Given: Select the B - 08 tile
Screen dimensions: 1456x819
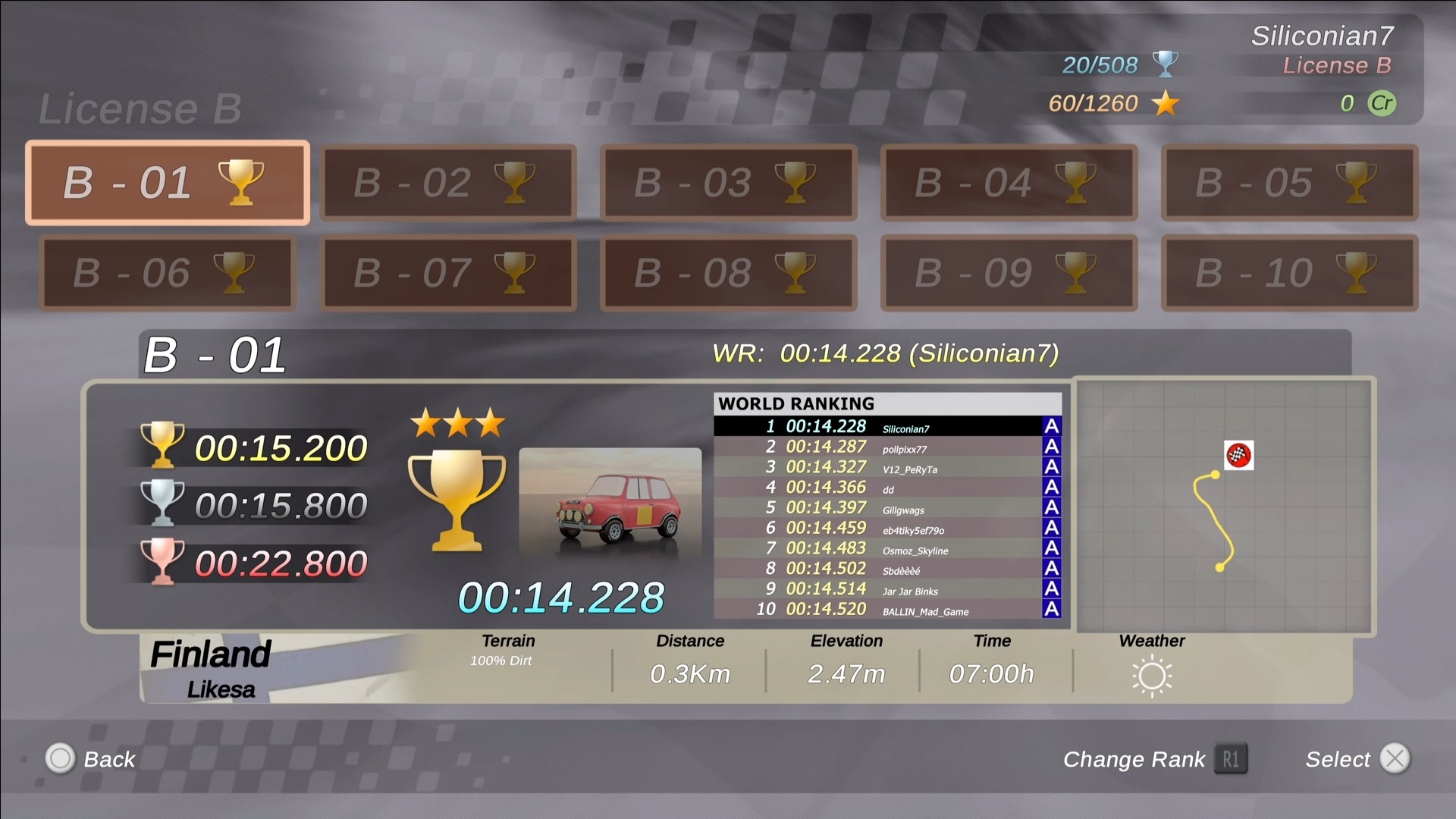Looking at the screenshot, I should click(728, 273).
